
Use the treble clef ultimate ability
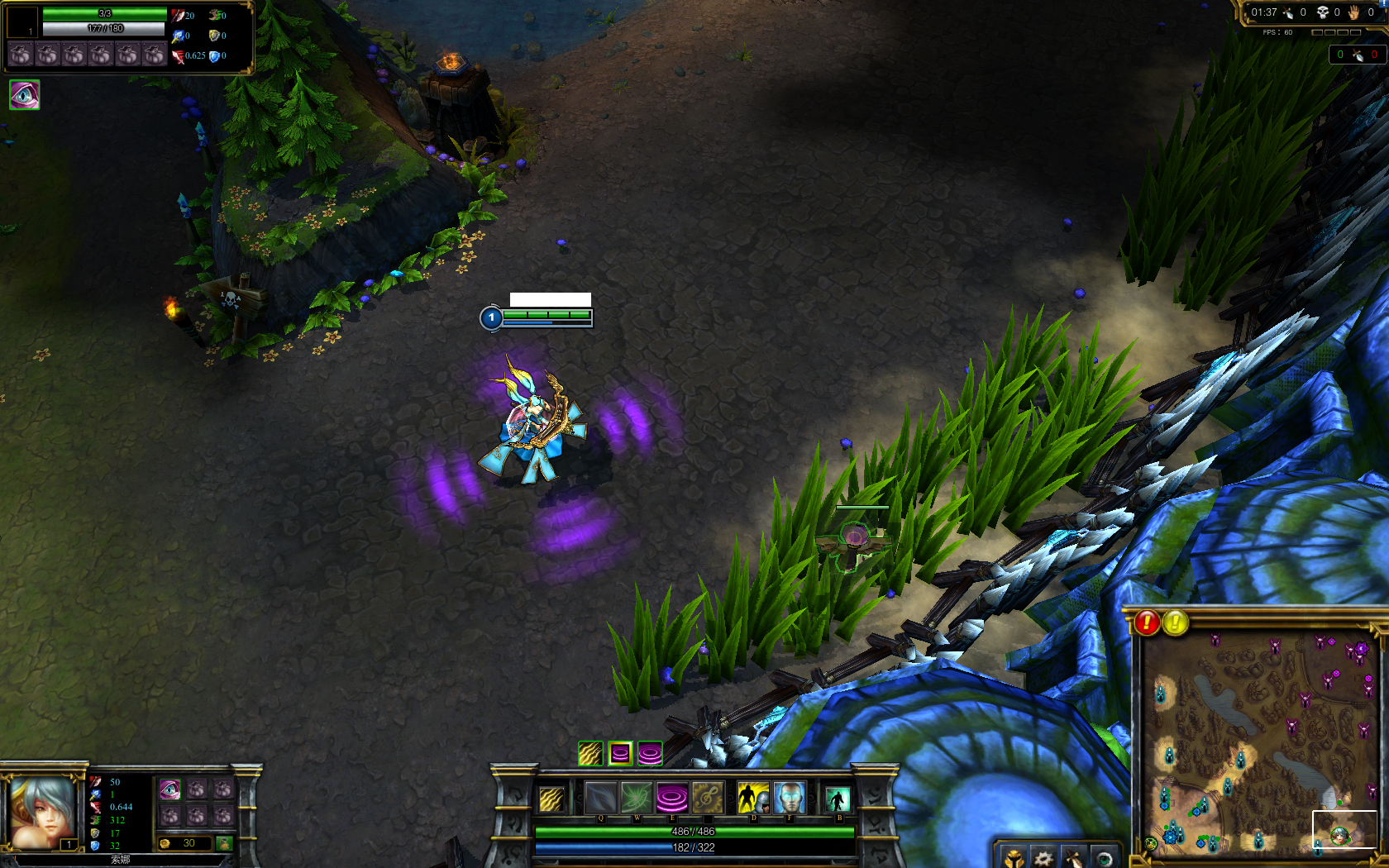(708, 799)
